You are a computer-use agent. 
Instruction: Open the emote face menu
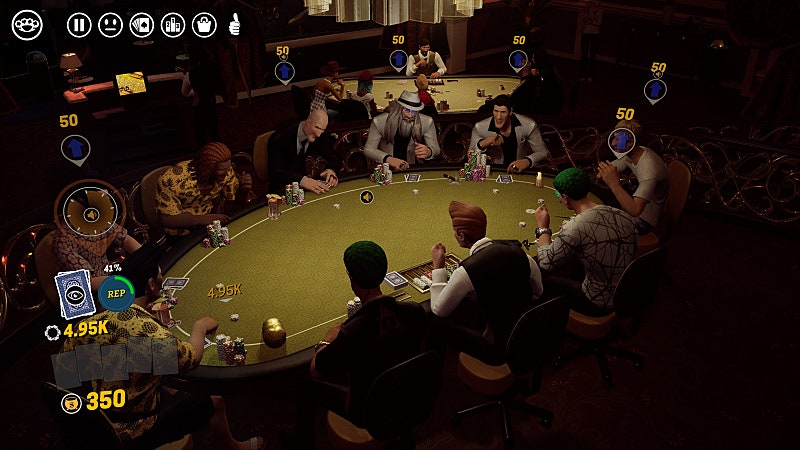(x=111, y=25)
